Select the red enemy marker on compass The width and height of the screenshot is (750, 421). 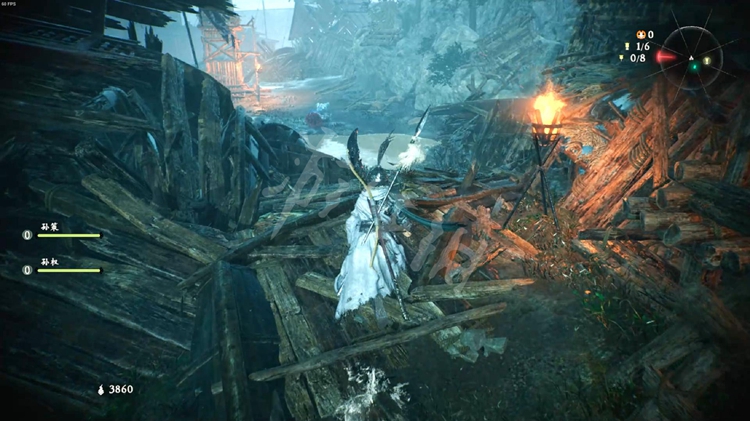(667, 57)
